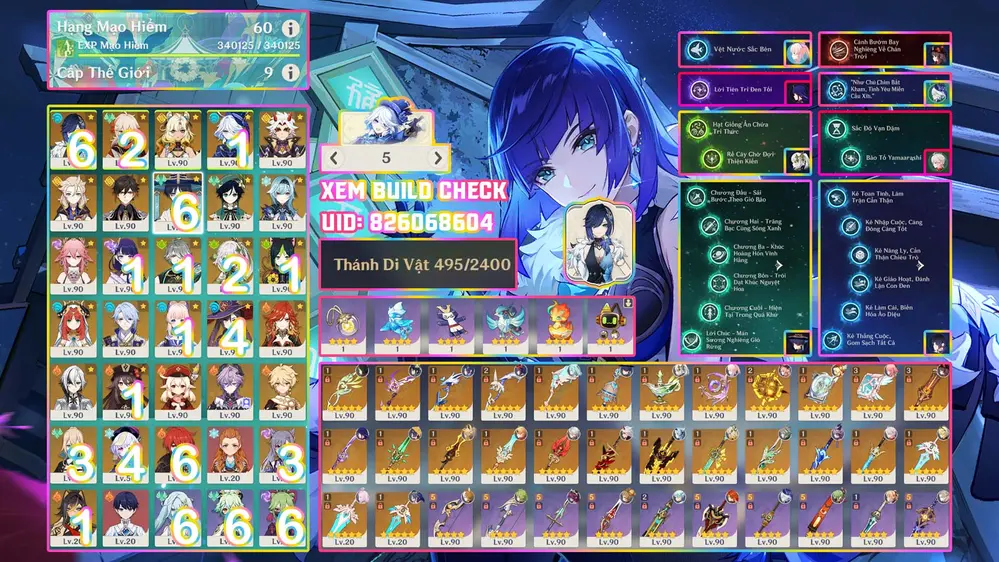Open the Thánh Di Vật 495/2400 panel
This screenshot has height=562, width=999.
coord(418,265)
